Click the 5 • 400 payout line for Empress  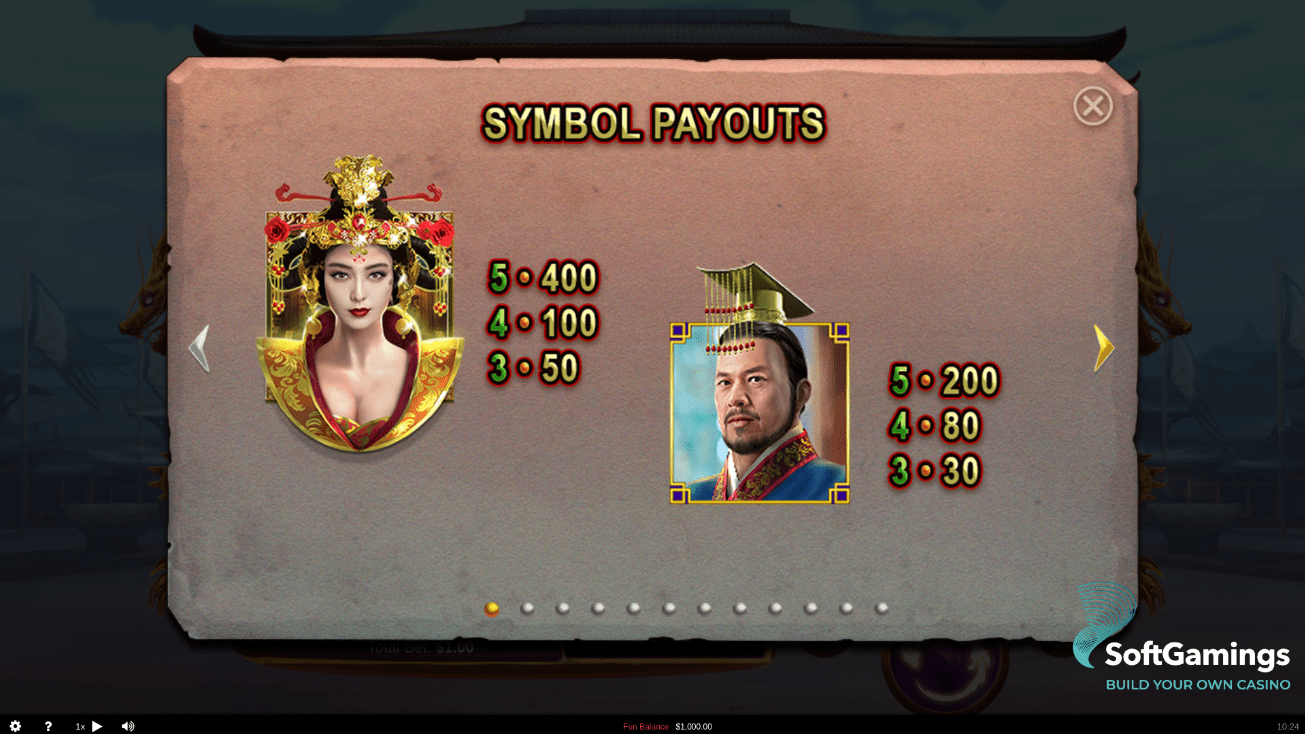pyautogui.click(x=543, y=278)
